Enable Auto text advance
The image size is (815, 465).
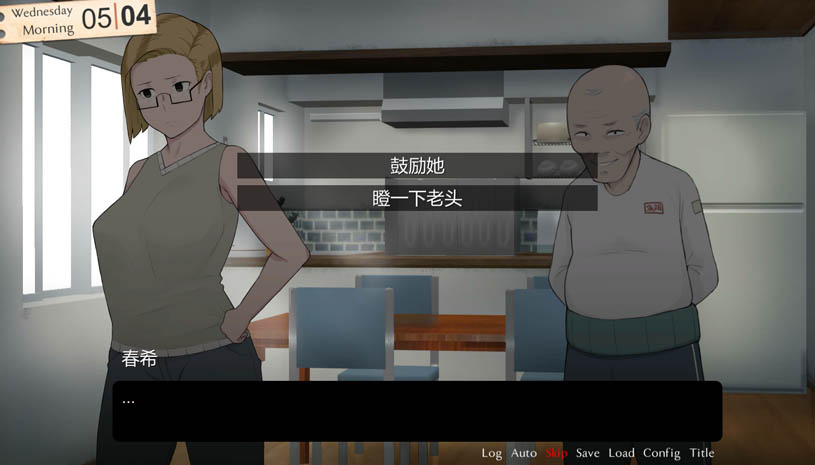[x=524, y=453]
